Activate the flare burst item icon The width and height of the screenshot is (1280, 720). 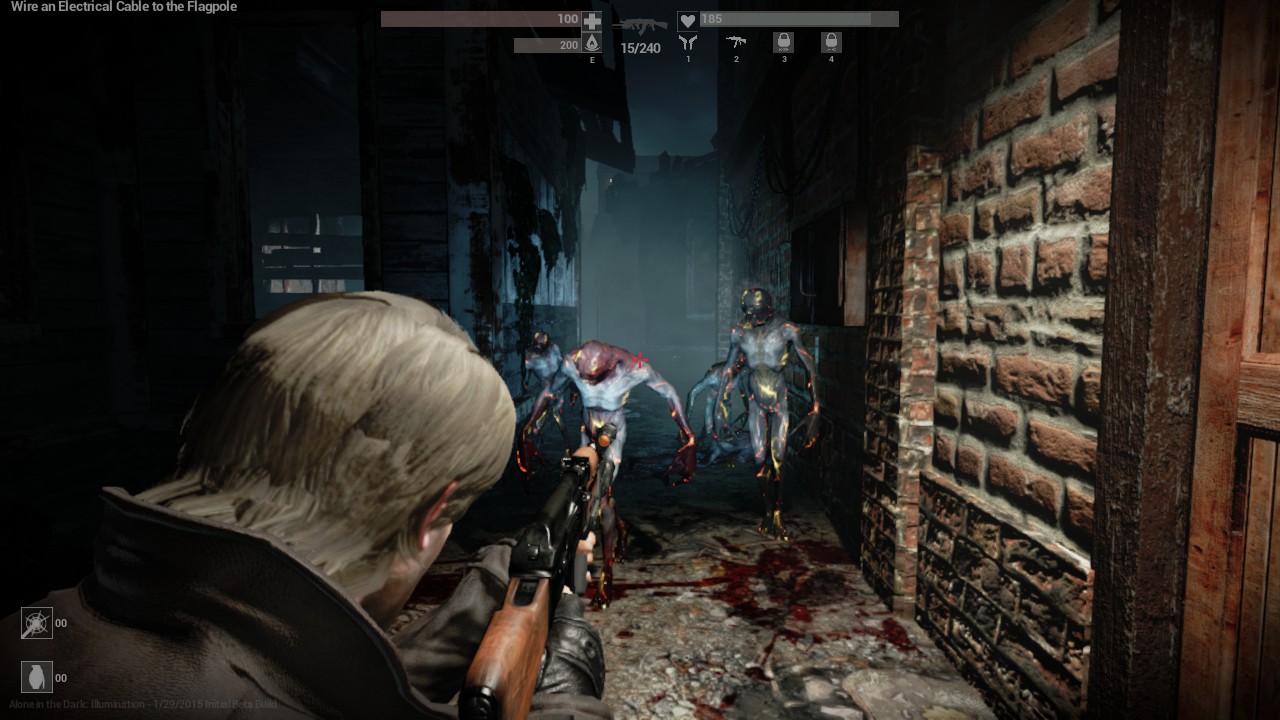tap(37, 623)
